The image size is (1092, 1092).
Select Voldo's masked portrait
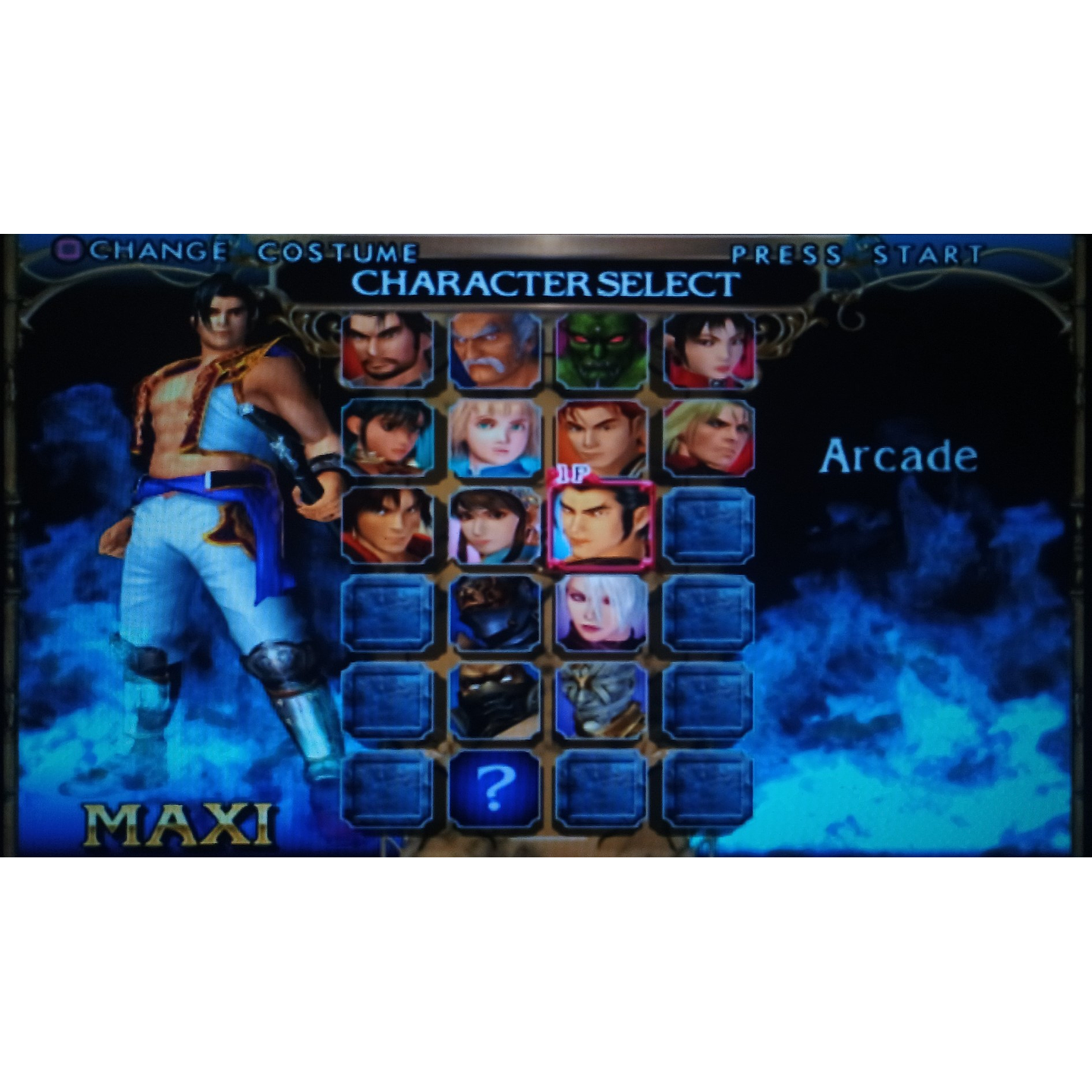pyautogui.click(x=494, y=702)
